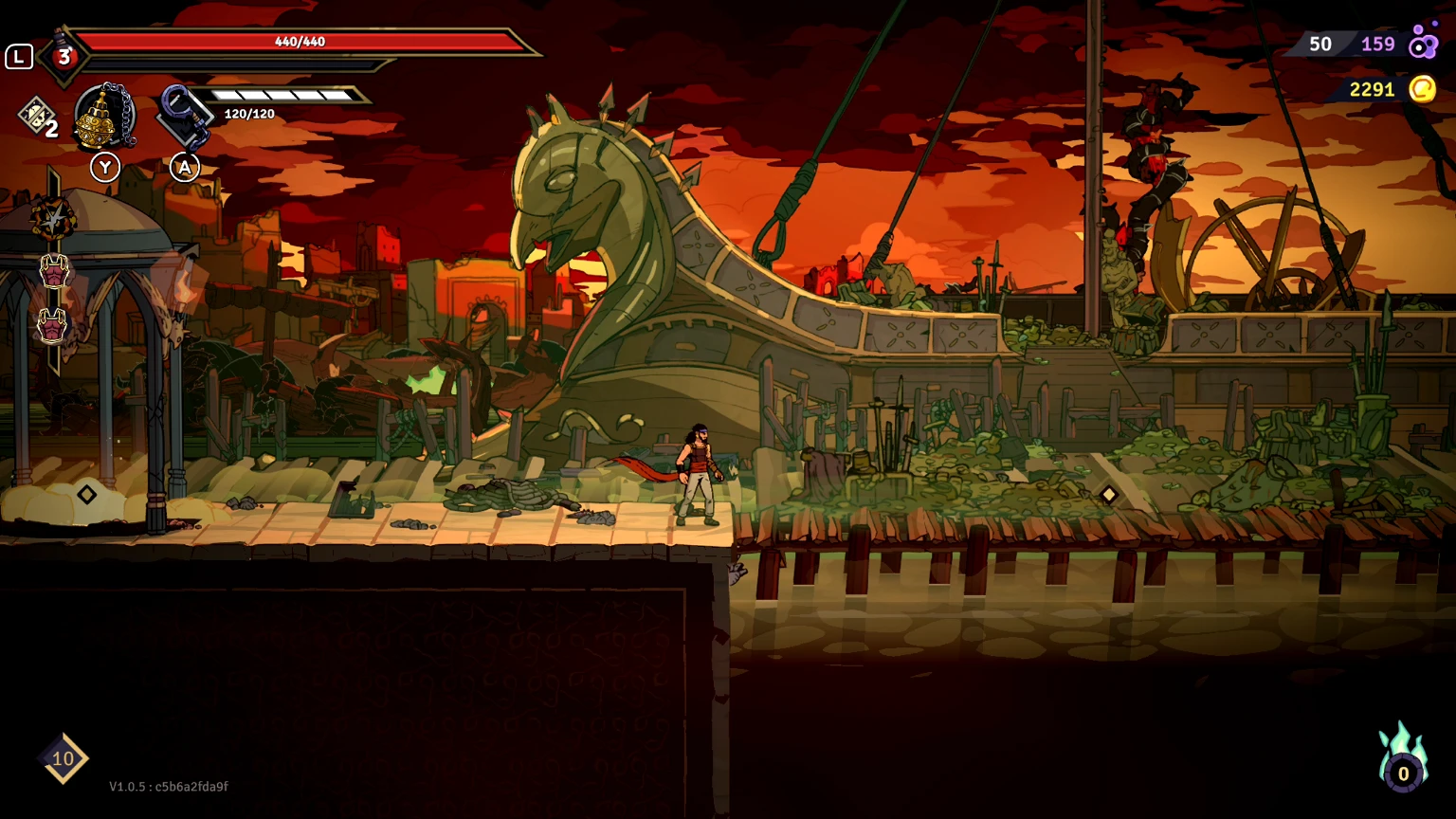Screen dimensions: 1456x819
Task: Click the spiked emblem atop the shrine
Action: coord(52,216)
